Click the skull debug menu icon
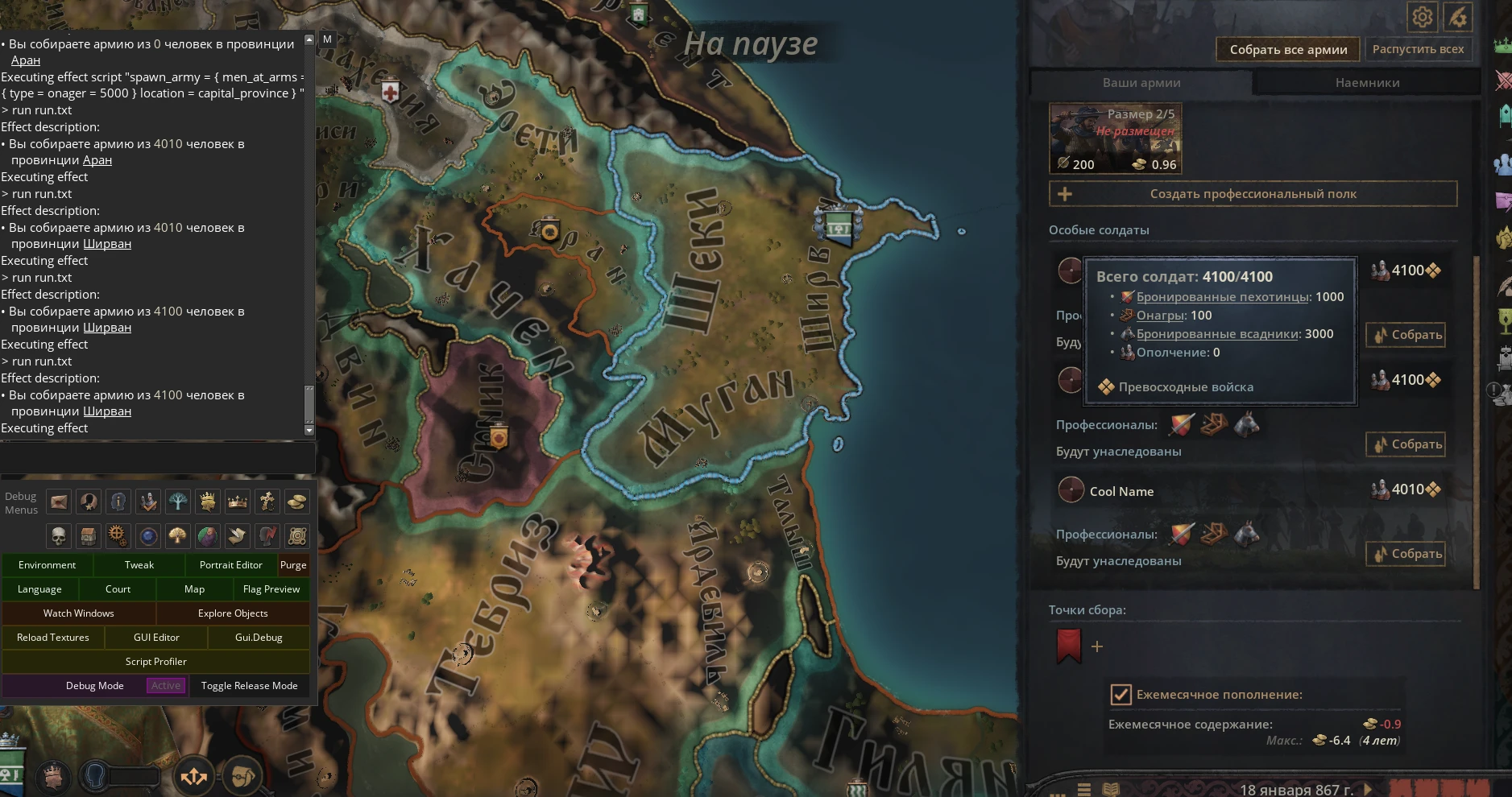 pos(59,536)
